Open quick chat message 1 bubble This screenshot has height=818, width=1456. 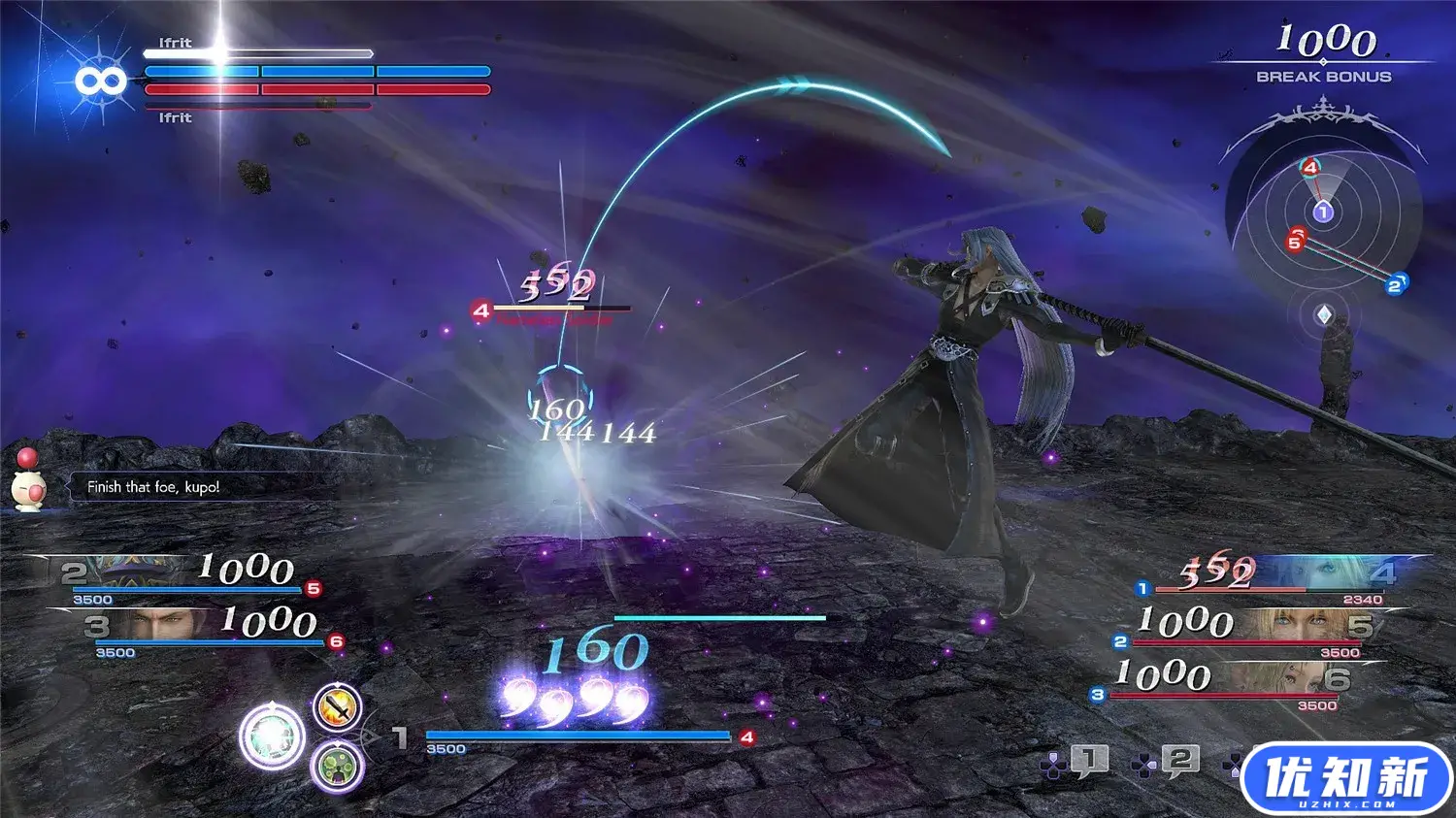pyautogui.click(x=1088, y=761)
